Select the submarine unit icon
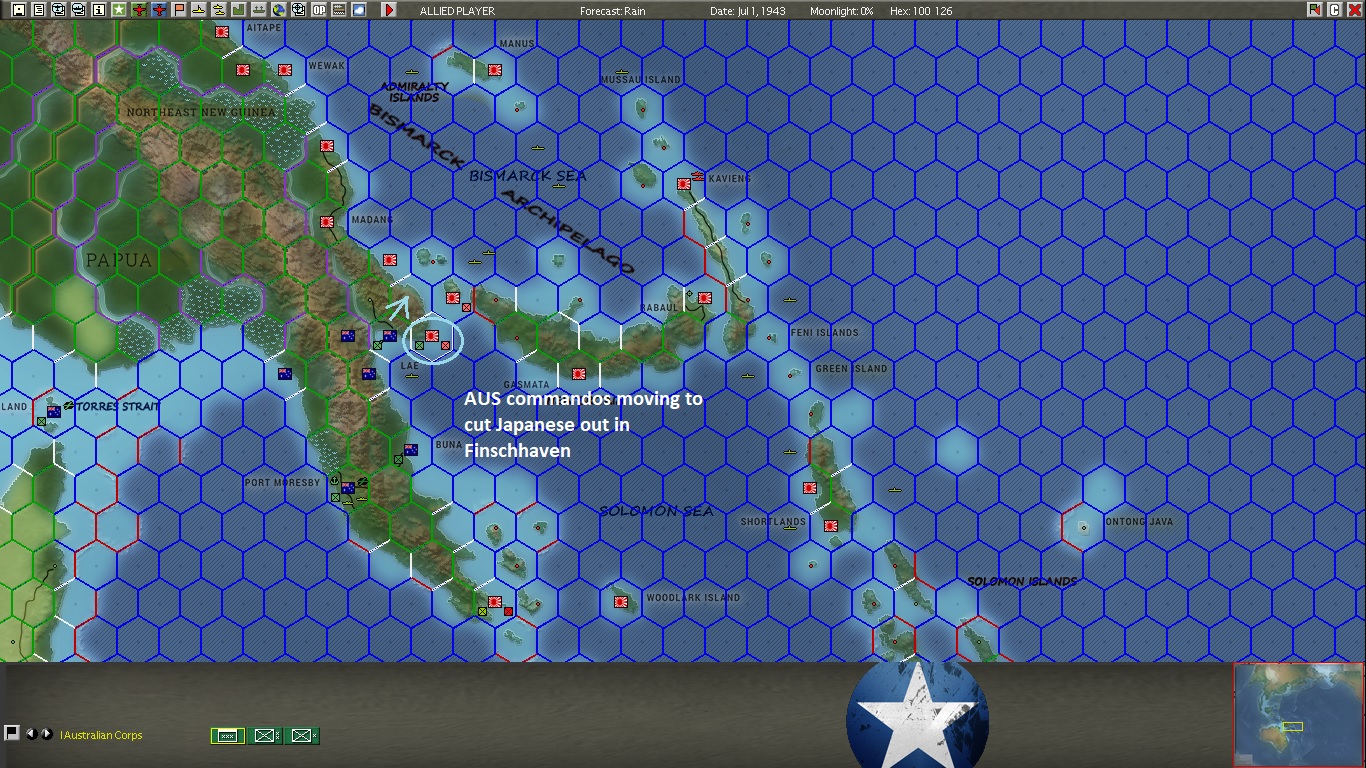The image size is (1366, 768). click(x=197, y=10)
